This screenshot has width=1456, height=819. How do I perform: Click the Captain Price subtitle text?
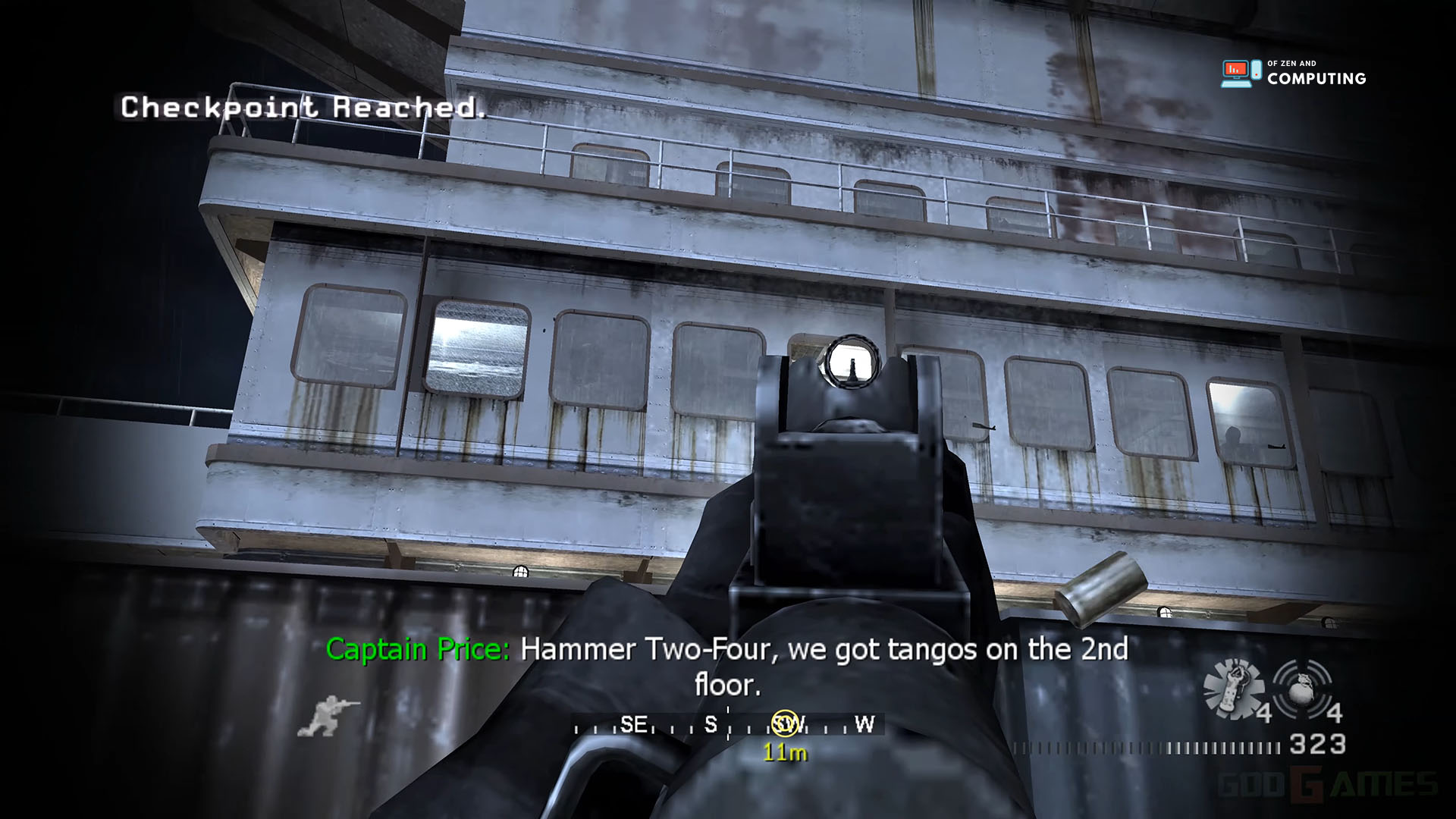click(x=419, y=650)
